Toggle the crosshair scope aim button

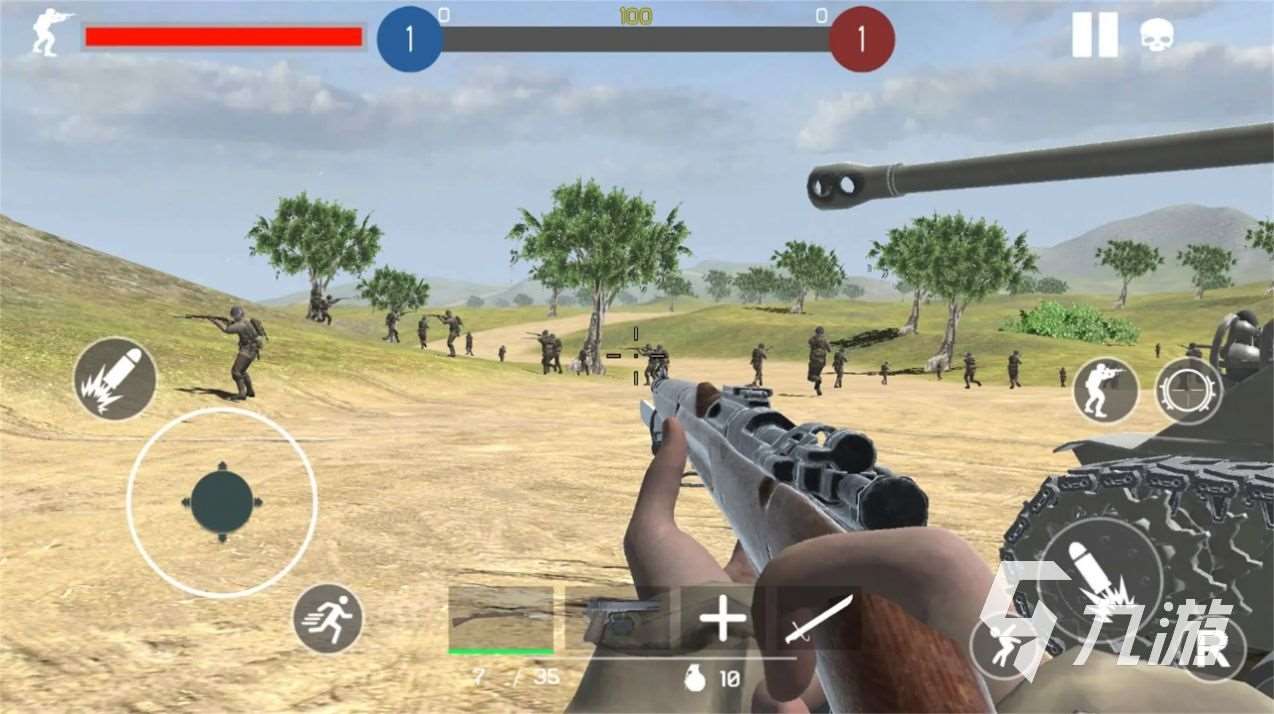(x=1188, y=390)
